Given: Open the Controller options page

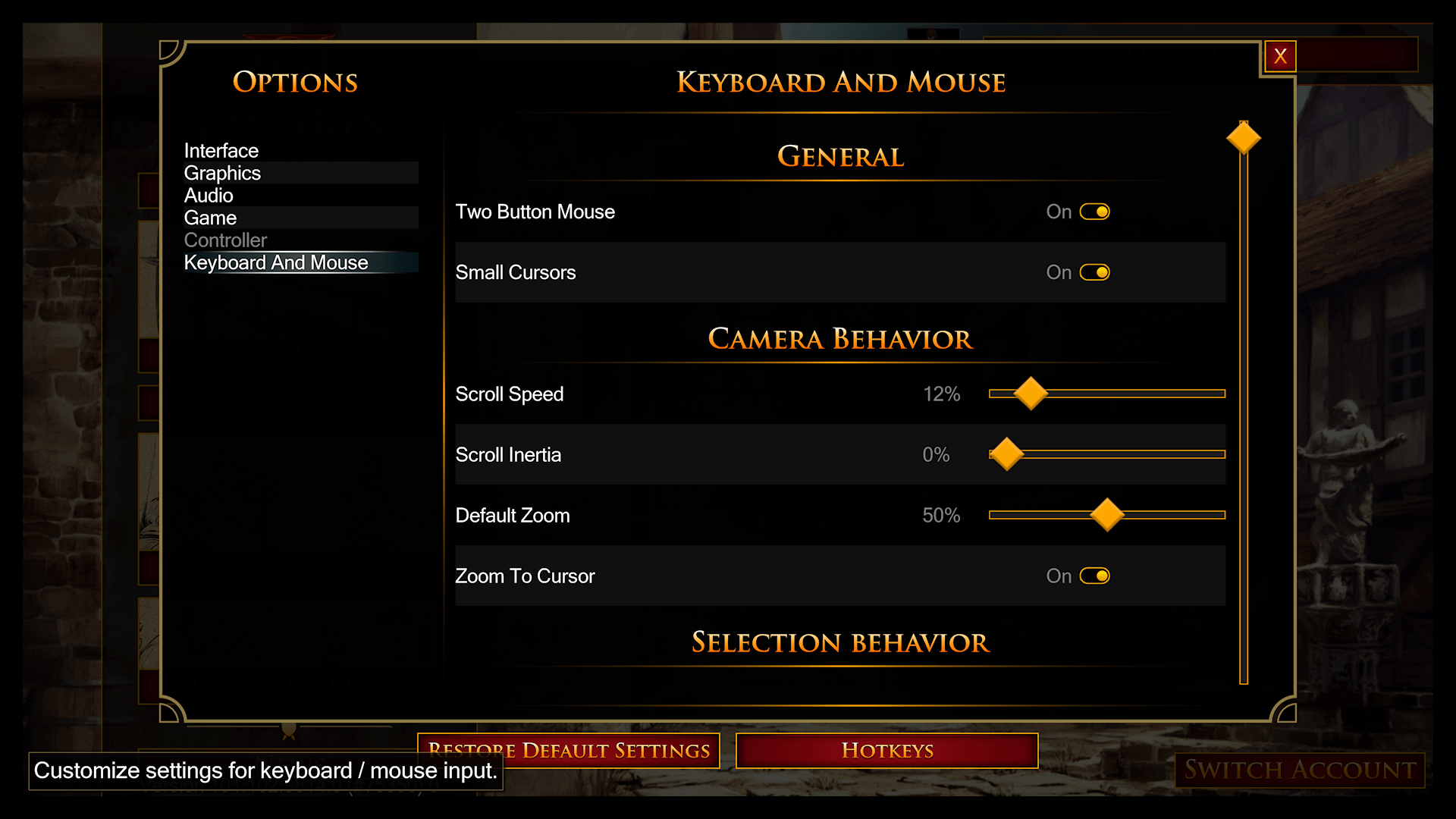Looking at the screenshot, I should pos(225,240).
